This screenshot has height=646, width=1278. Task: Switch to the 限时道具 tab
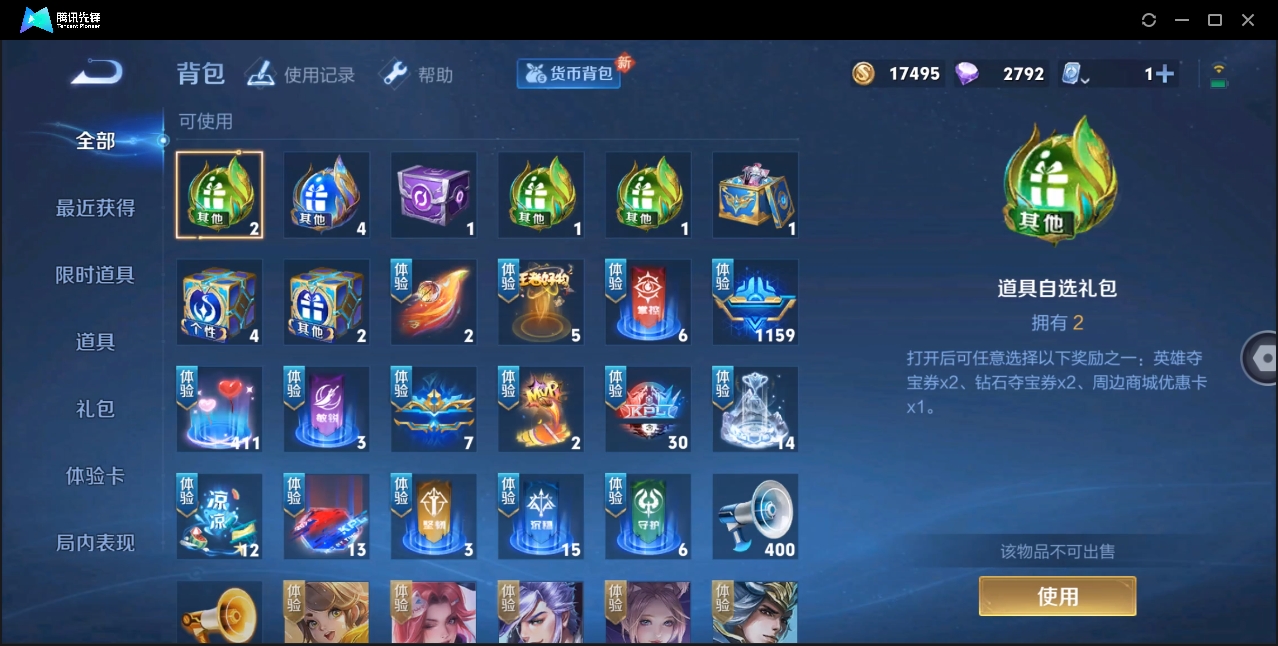coord(95,275)
